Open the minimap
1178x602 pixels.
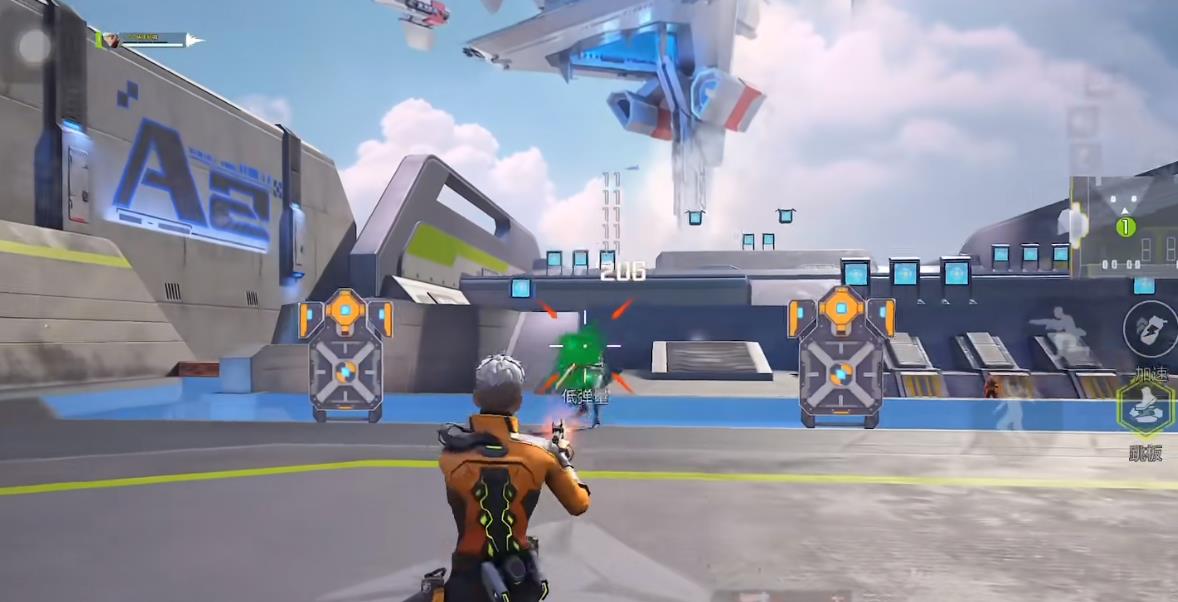tap(1122, 227)
